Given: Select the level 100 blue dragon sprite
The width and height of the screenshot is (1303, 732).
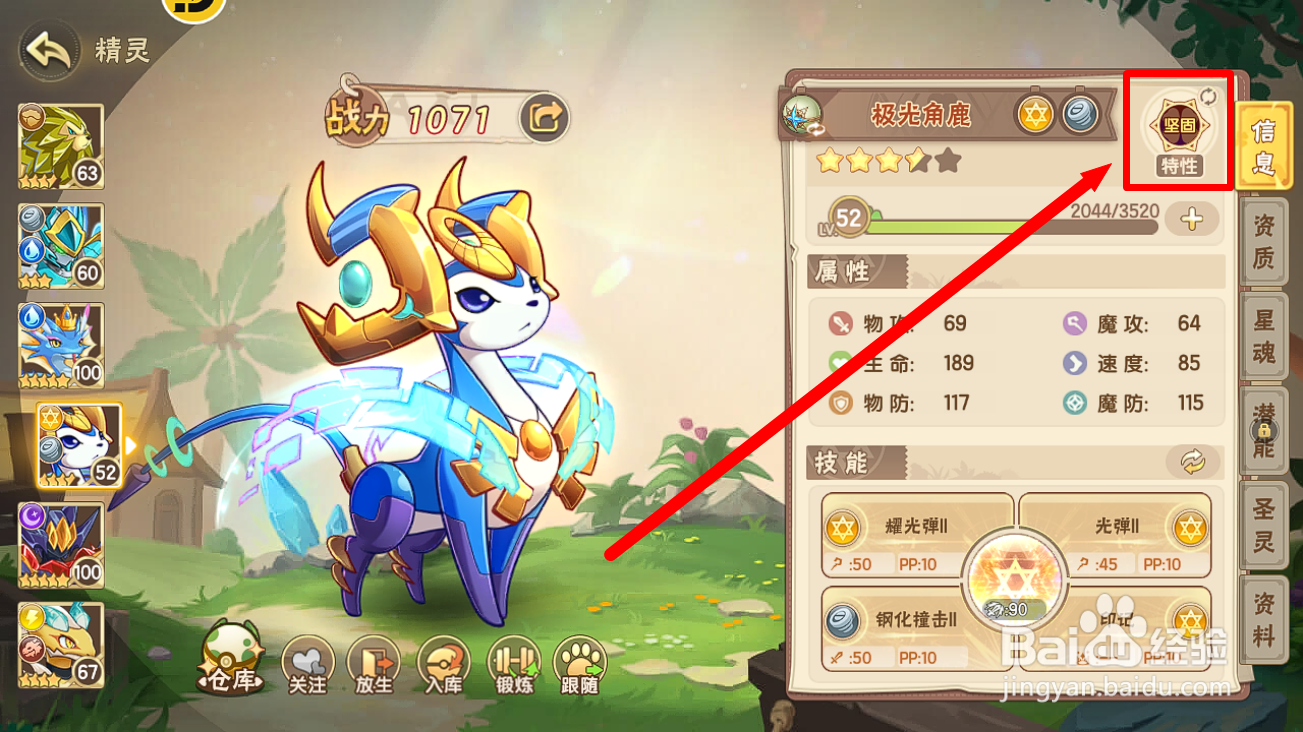Looking at the screenshot, I should point(60,345).
